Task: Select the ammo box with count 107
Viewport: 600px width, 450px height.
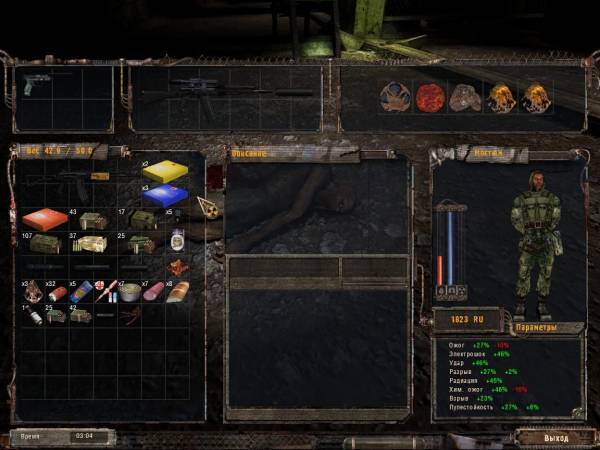Action: (45, 244)
